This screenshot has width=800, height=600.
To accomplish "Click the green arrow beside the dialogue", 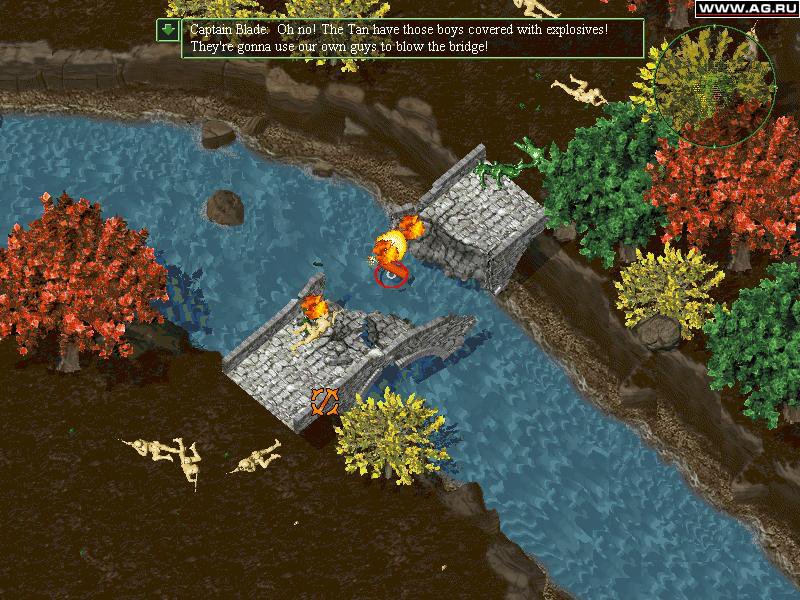I will (167, 31).
